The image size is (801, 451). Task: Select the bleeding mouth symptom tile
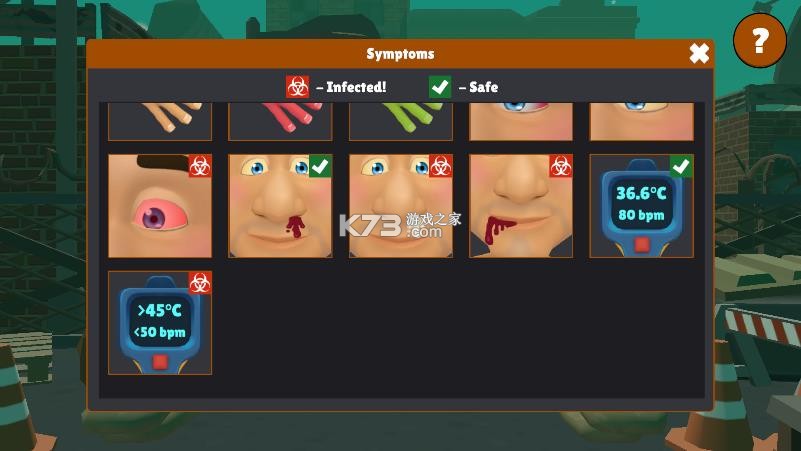[521, 206]
